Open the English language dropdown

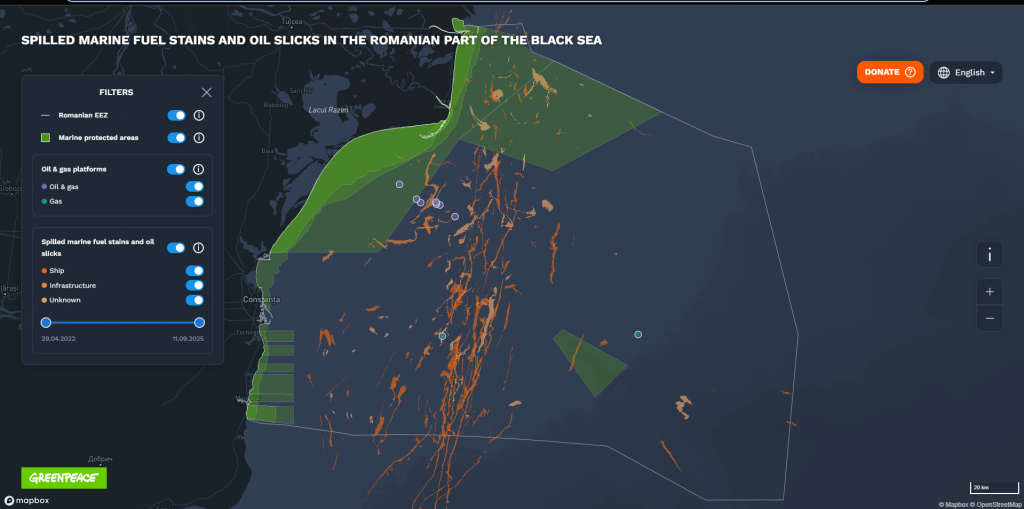tap(966, 72)
